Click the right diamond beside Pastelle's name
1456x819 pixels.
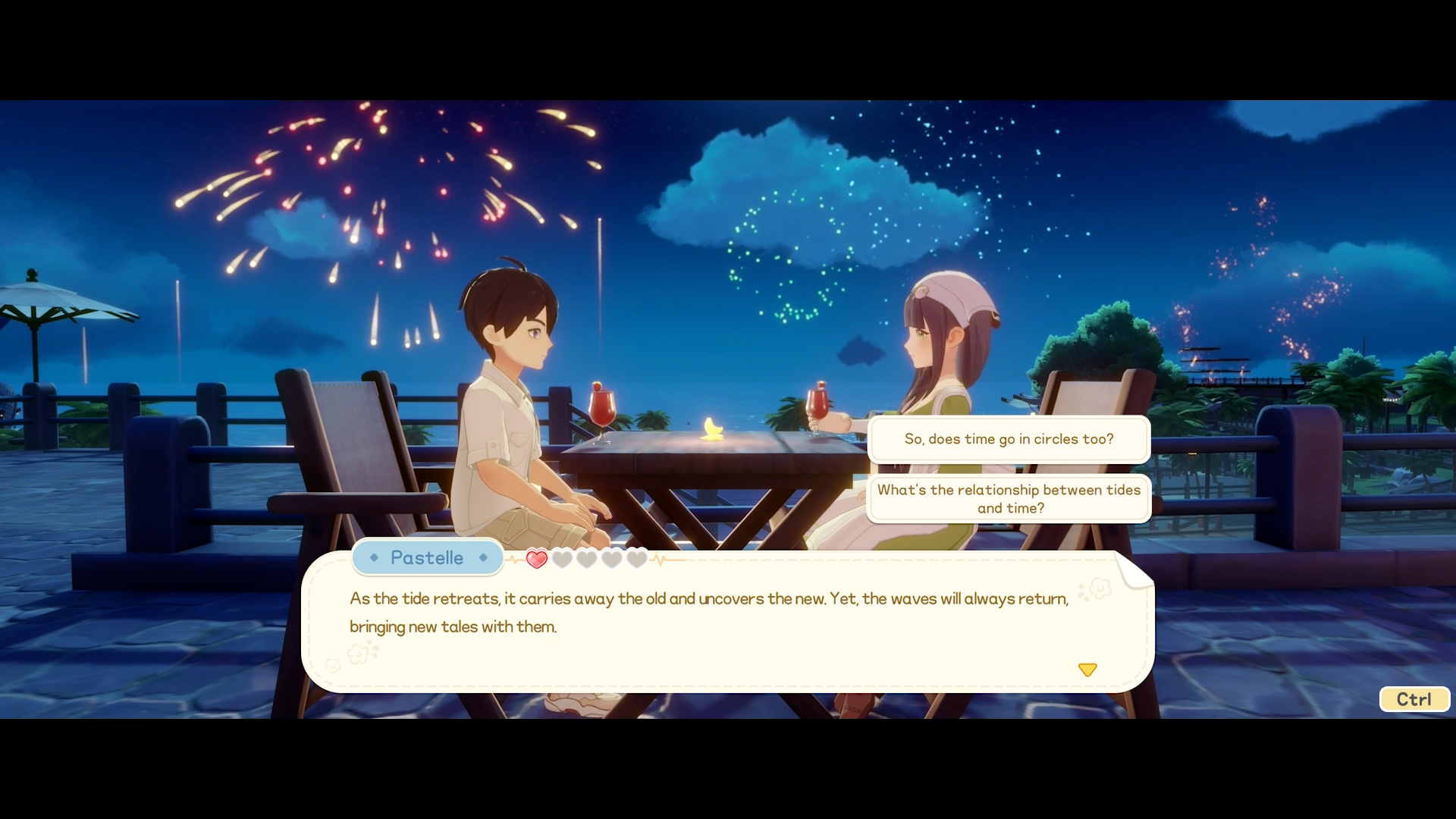click(x=483, y=557)
